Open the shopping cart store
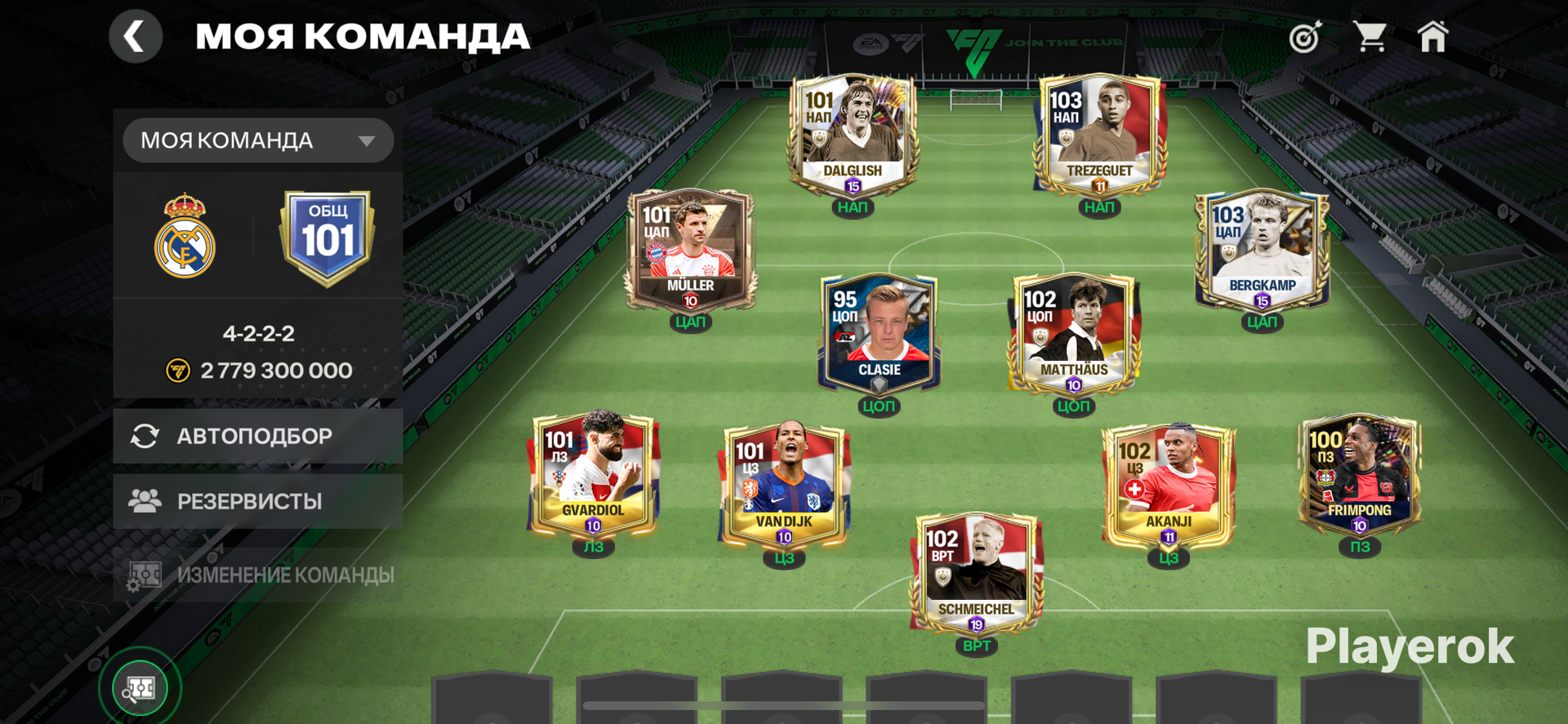The height and width of the screenshot is (724, 1568). pos(1370,38)
